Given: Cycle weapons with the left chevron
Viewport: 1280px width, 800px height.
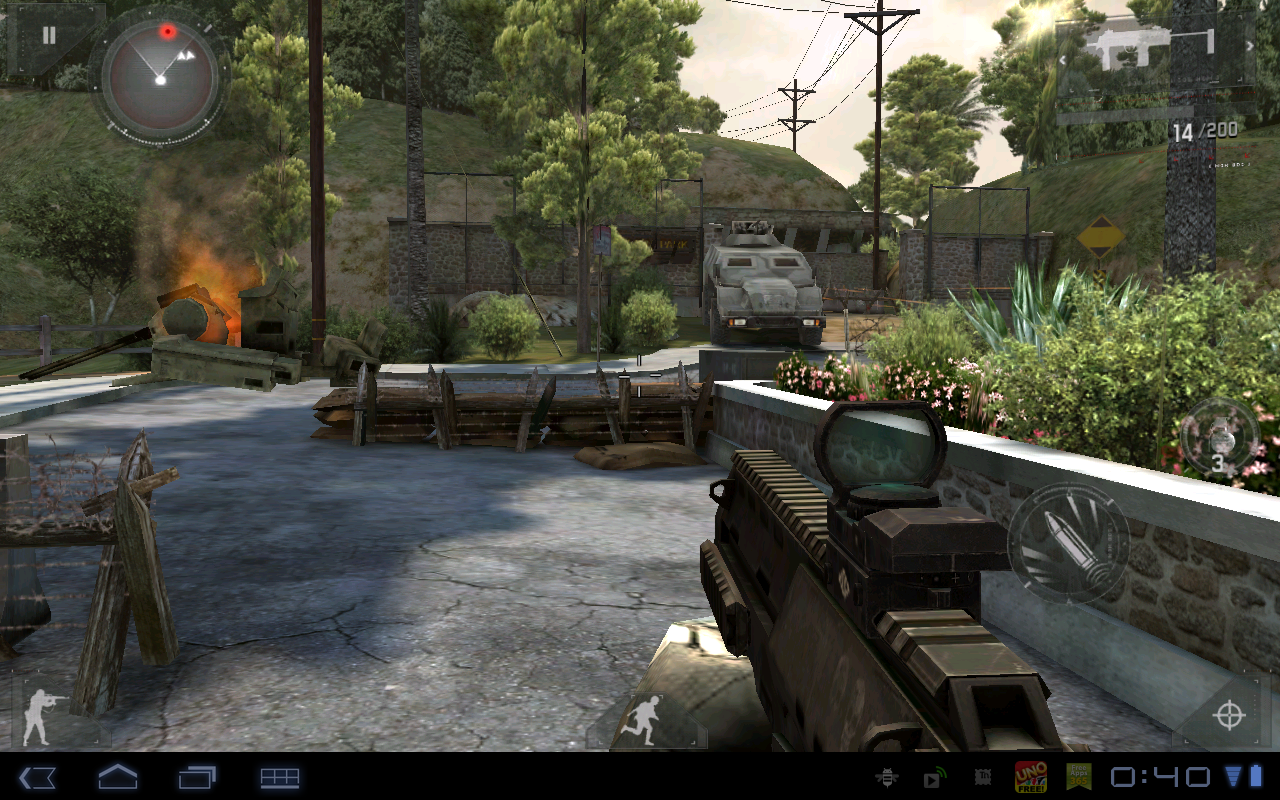Looking at the screenshot, I should pyautogui.click(x=1062, y=59).
